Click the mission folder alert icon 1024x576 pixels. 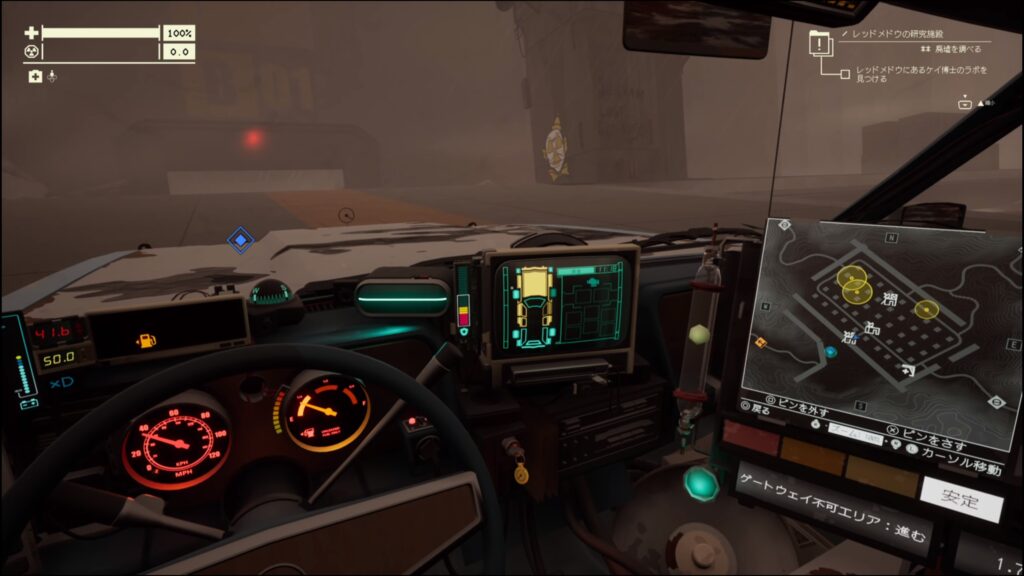(x=820, y=44)
